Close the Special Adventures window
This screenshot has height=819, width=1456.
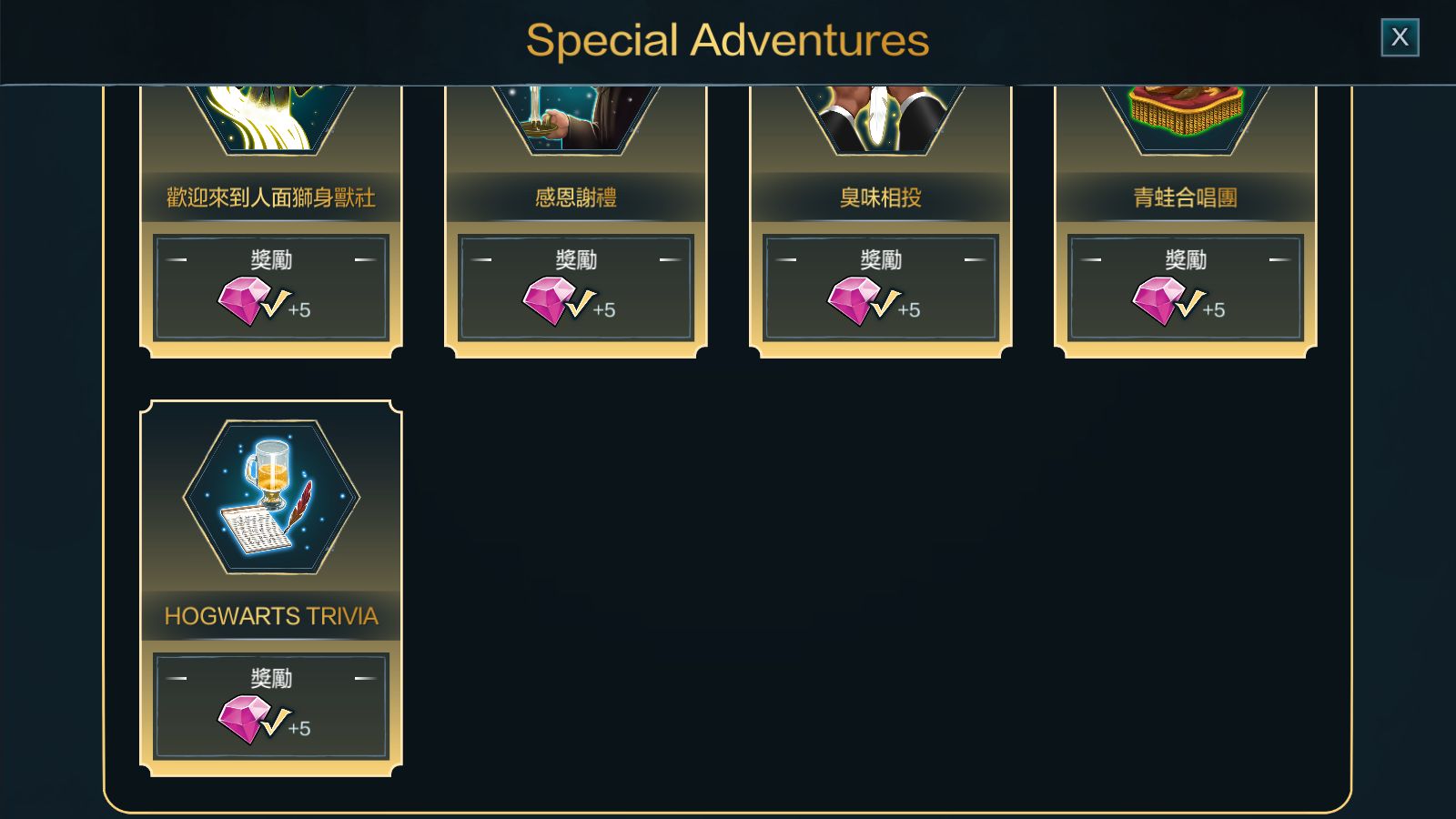[x=1400, y=37]
